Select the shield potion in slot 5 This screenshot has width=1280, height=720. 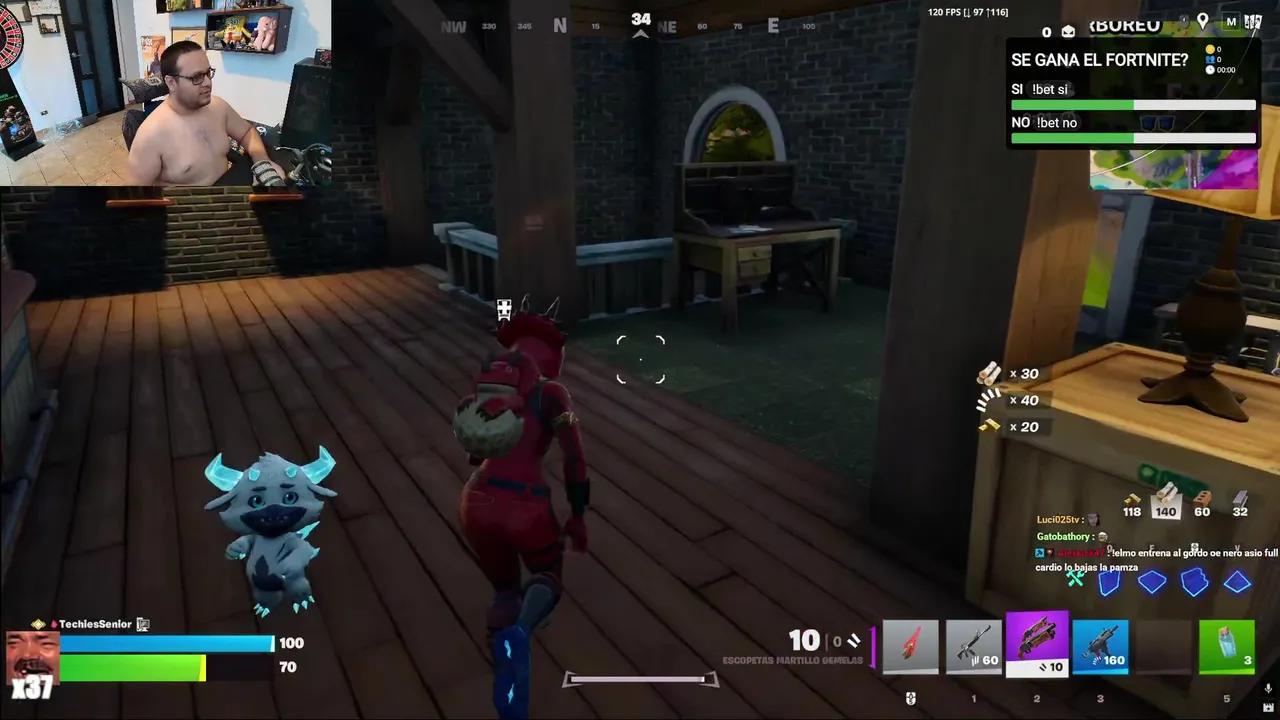1227,645
